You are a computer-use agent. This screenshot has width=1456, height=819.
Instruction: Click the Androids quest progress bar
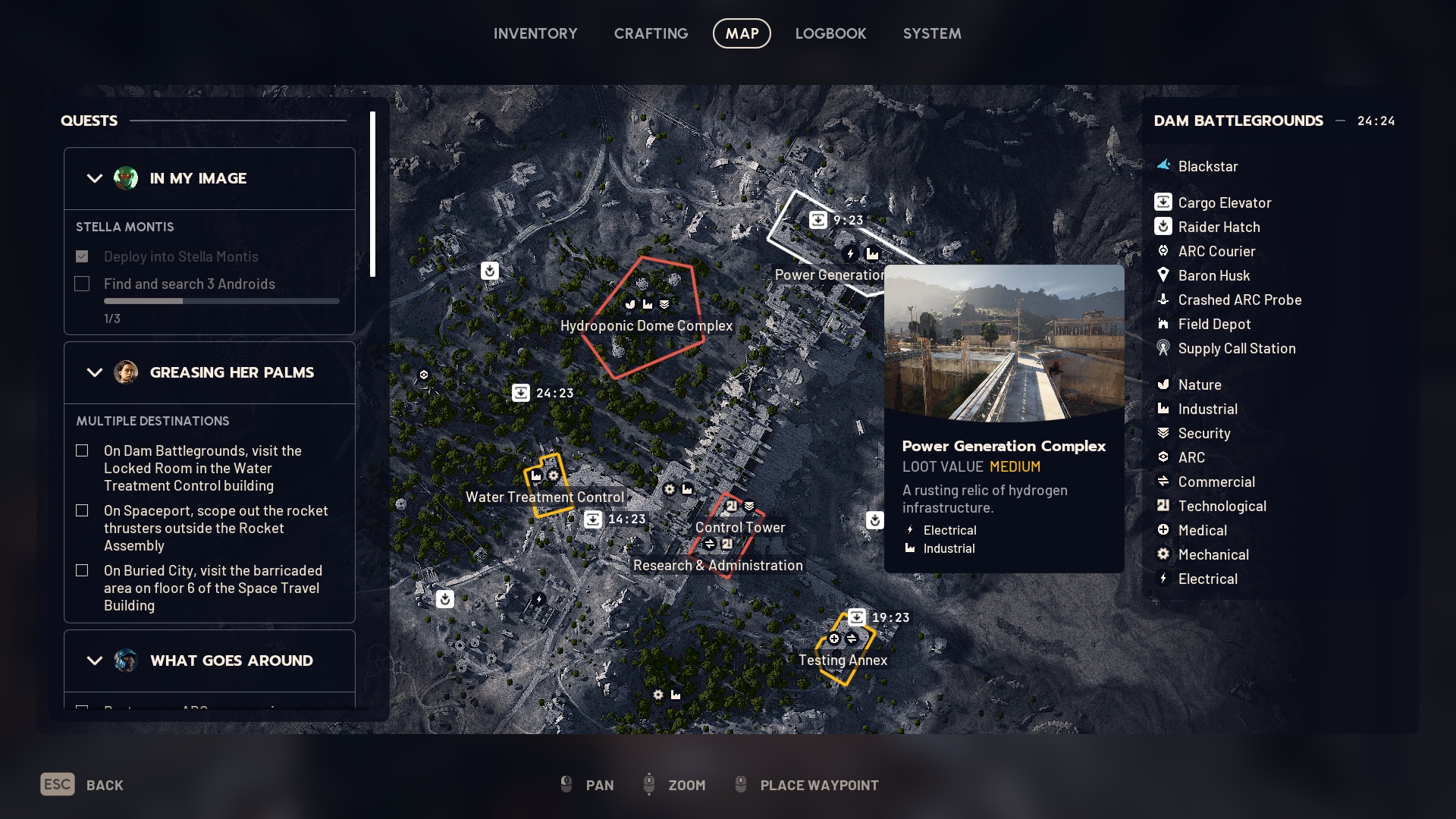tap(221, 300)
